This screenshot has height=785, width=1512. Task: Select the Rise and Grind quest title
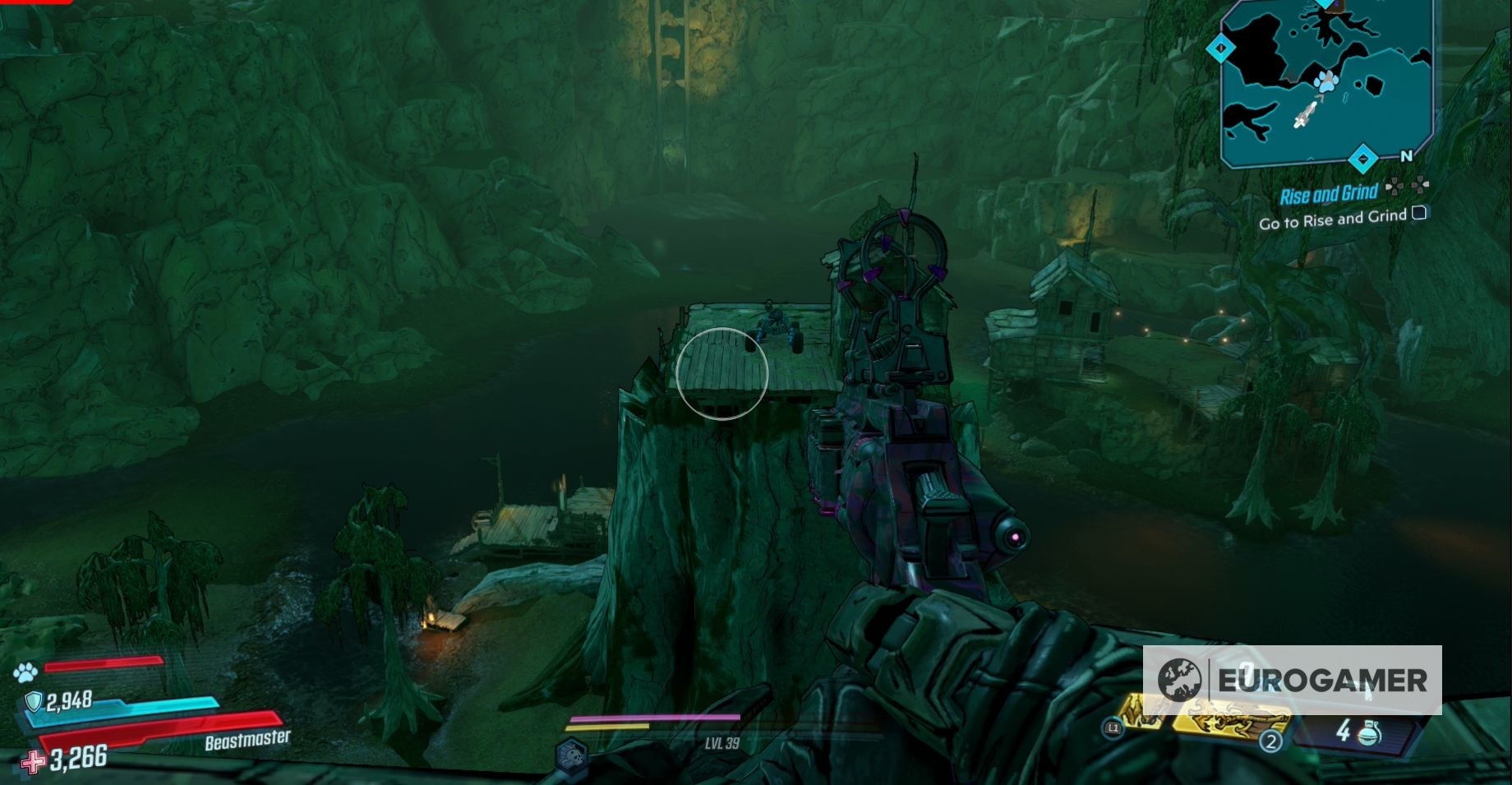click(x=1330, y=192)
